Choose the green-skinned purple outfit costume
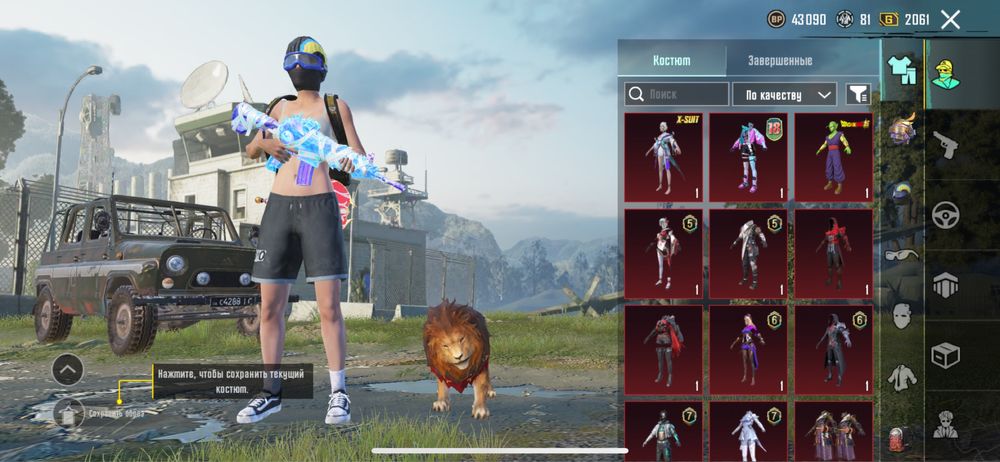The width and height of the screenshot is (1000, 462). point(833,157)
